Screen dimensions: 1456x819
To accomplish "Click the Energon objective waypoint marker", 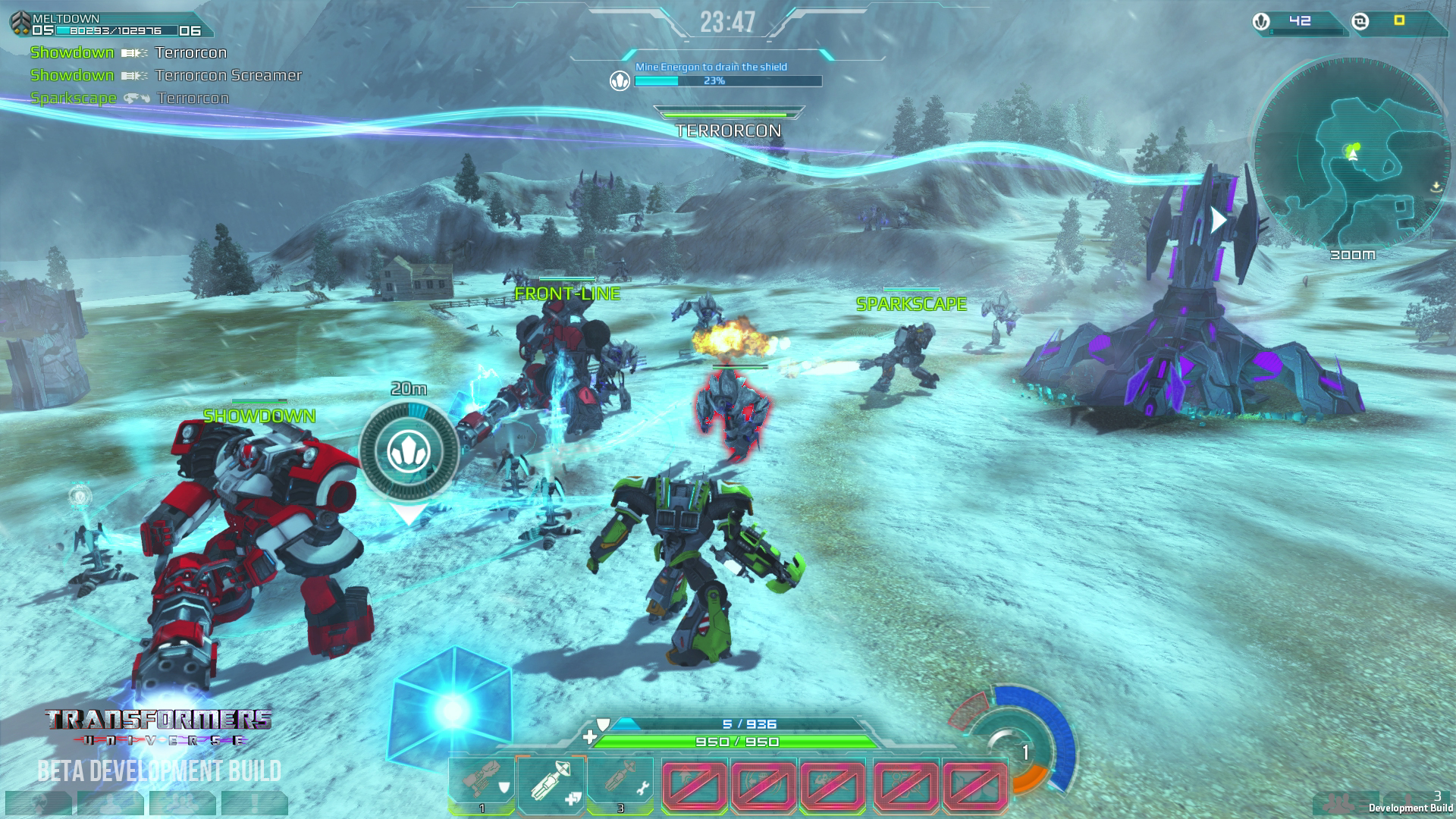I will 409,452.
